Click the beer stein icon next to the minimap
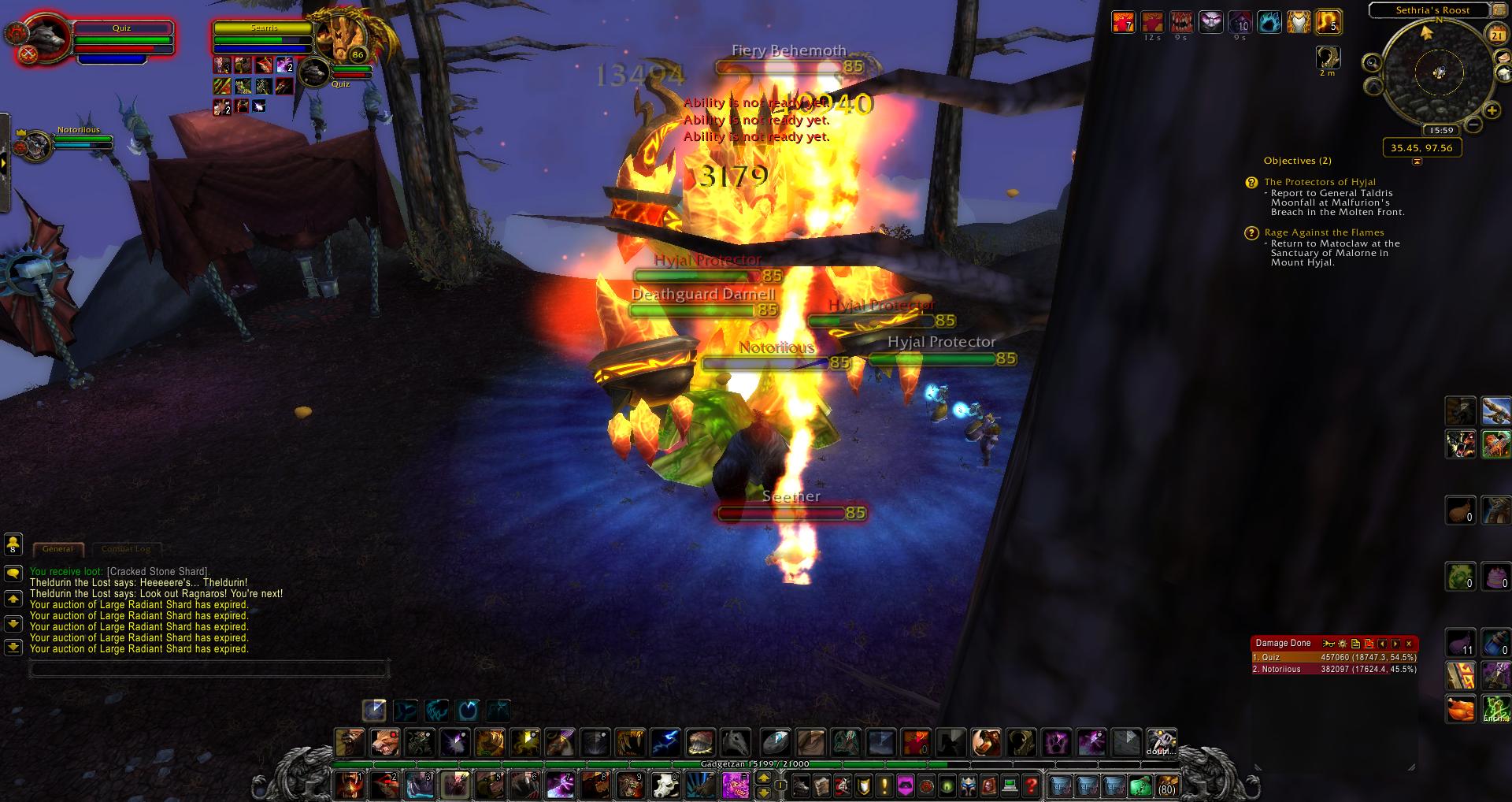 [x=1503, y=72]
